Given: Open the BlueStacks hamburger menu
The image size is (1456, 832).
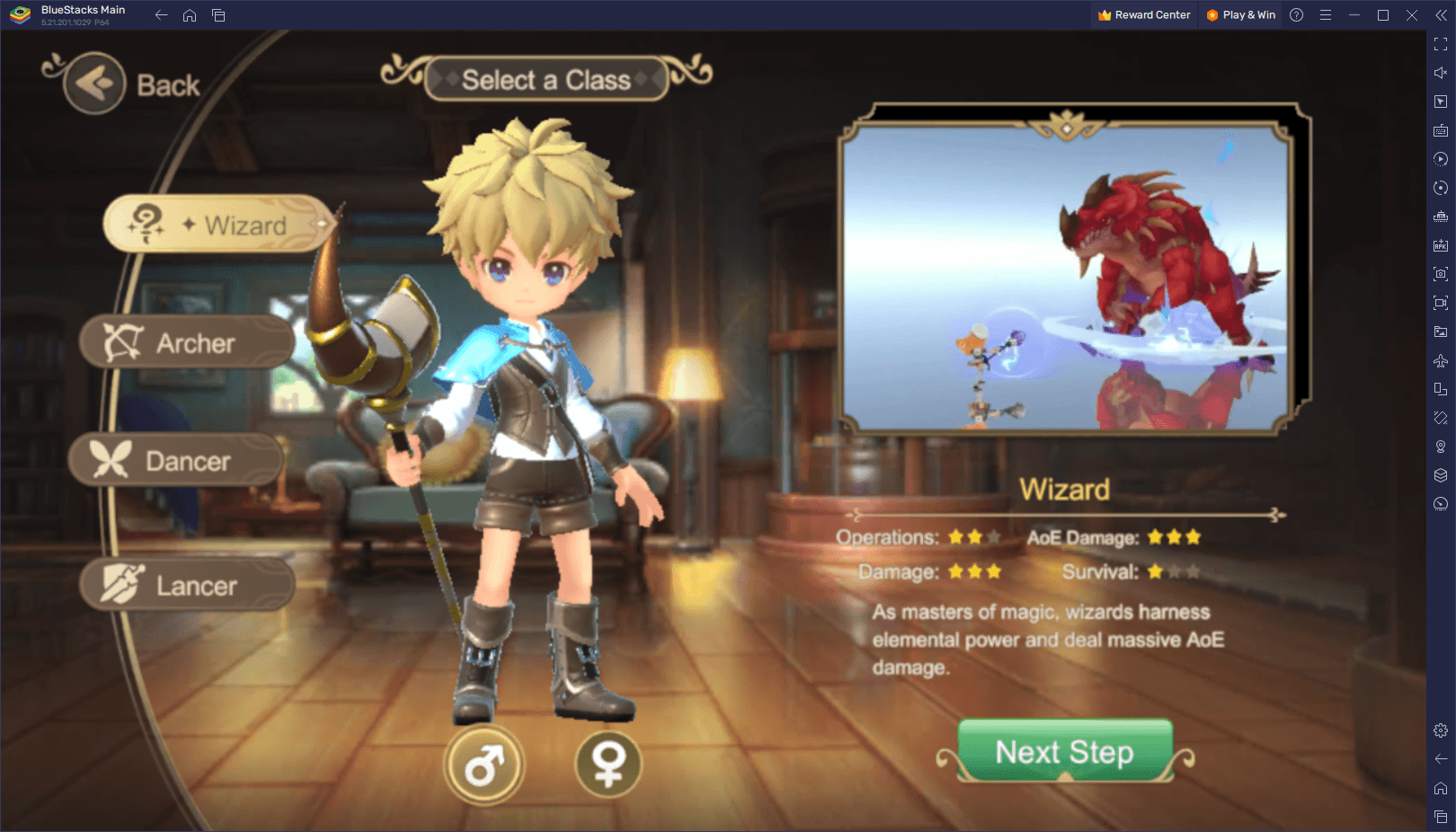Looking at the screenshot, I should coord(1326,14).
